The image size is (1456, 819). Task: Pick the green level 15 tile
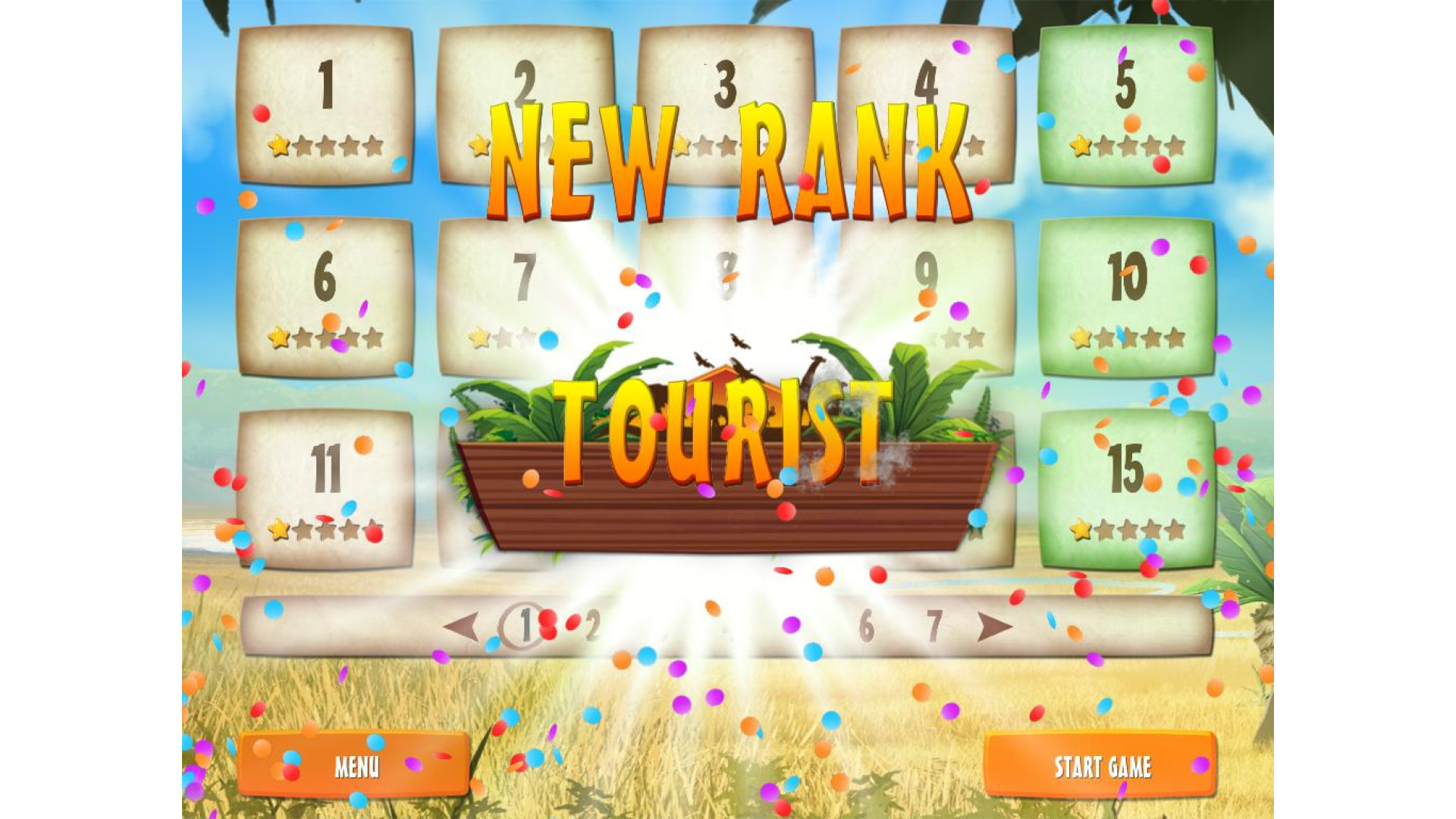pos(1127,489)
